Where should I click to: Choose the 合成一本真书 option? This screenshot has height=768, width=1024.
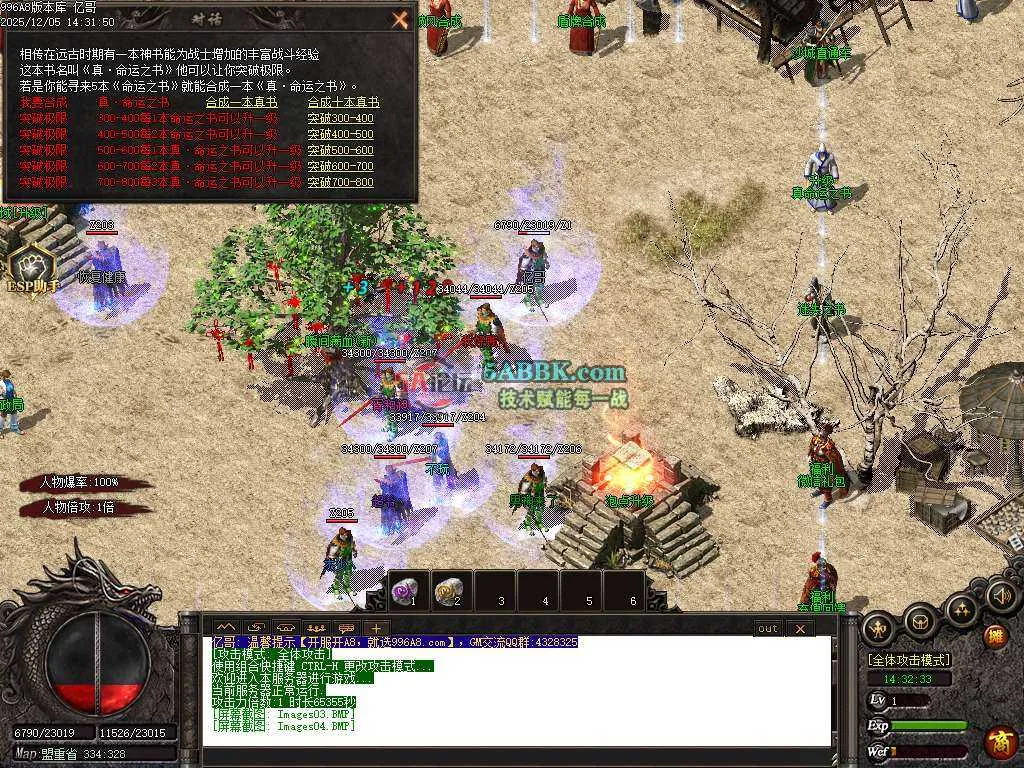point(241,102)
